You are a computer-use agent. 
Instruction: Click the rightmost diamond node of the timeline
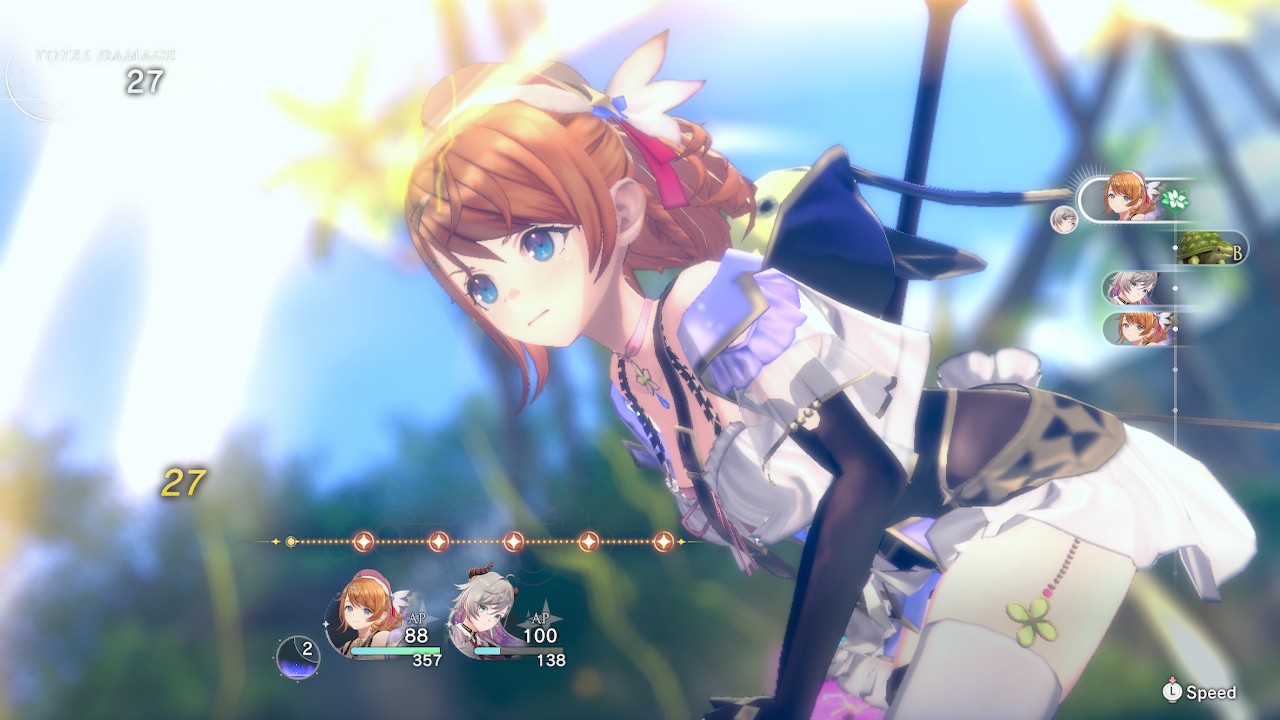tap(665, 540)
